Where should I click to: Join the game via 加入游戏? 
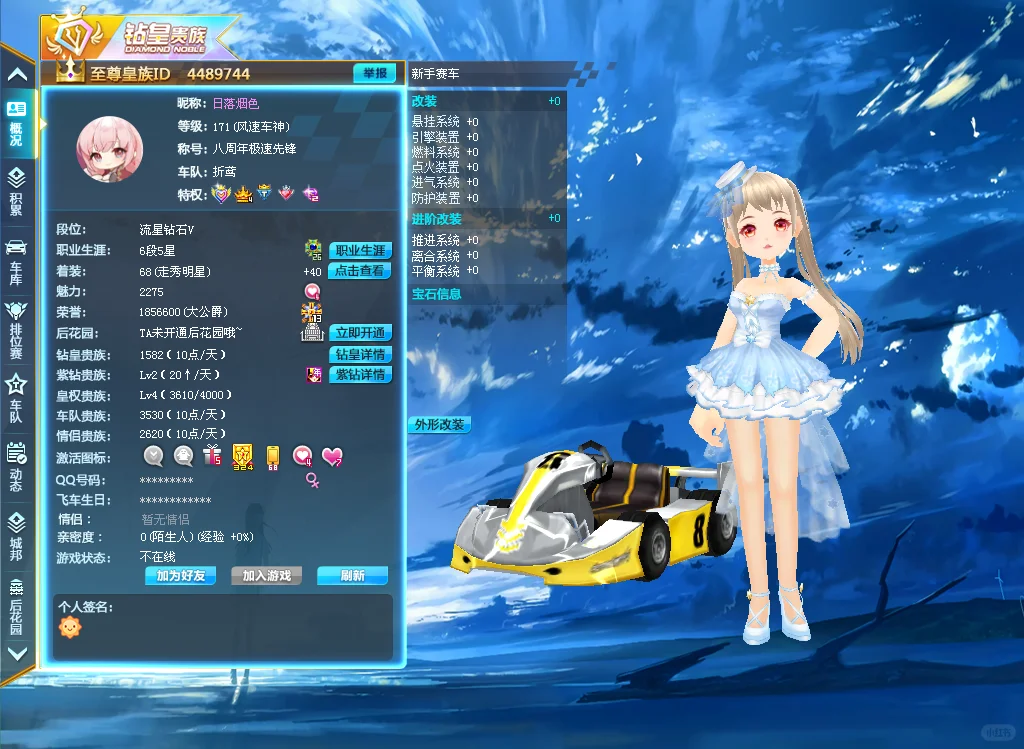[x=266, y=576]
